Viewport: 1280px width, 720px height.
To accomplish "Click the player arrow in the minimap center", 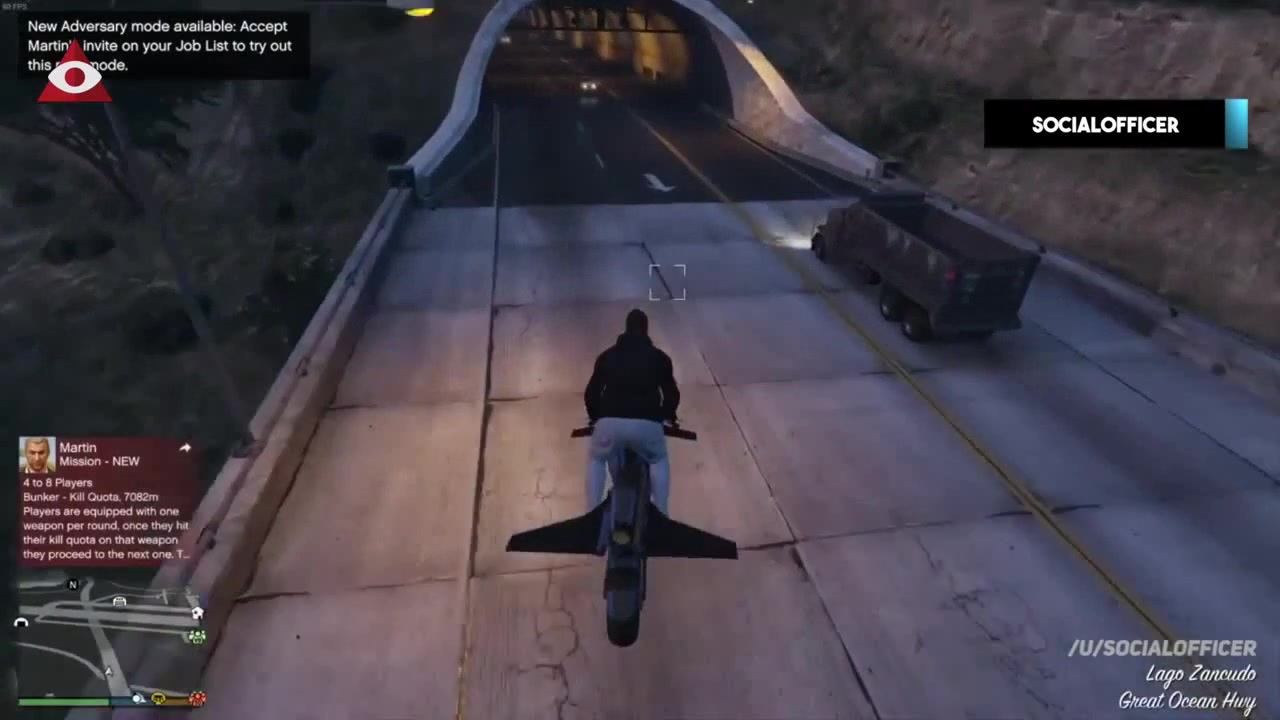I will tap(108, 671).
